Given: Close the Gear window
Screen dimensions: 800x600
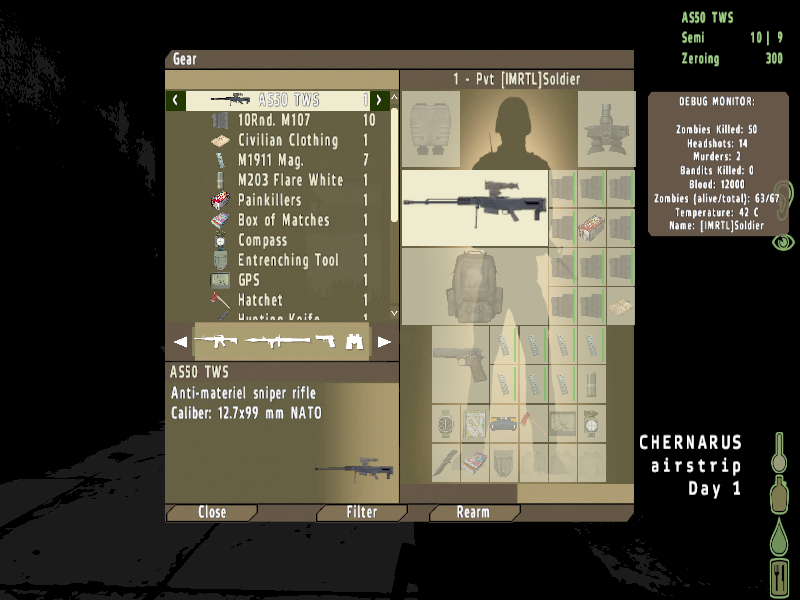Looking at the screenshot, I should click(212, 512).
